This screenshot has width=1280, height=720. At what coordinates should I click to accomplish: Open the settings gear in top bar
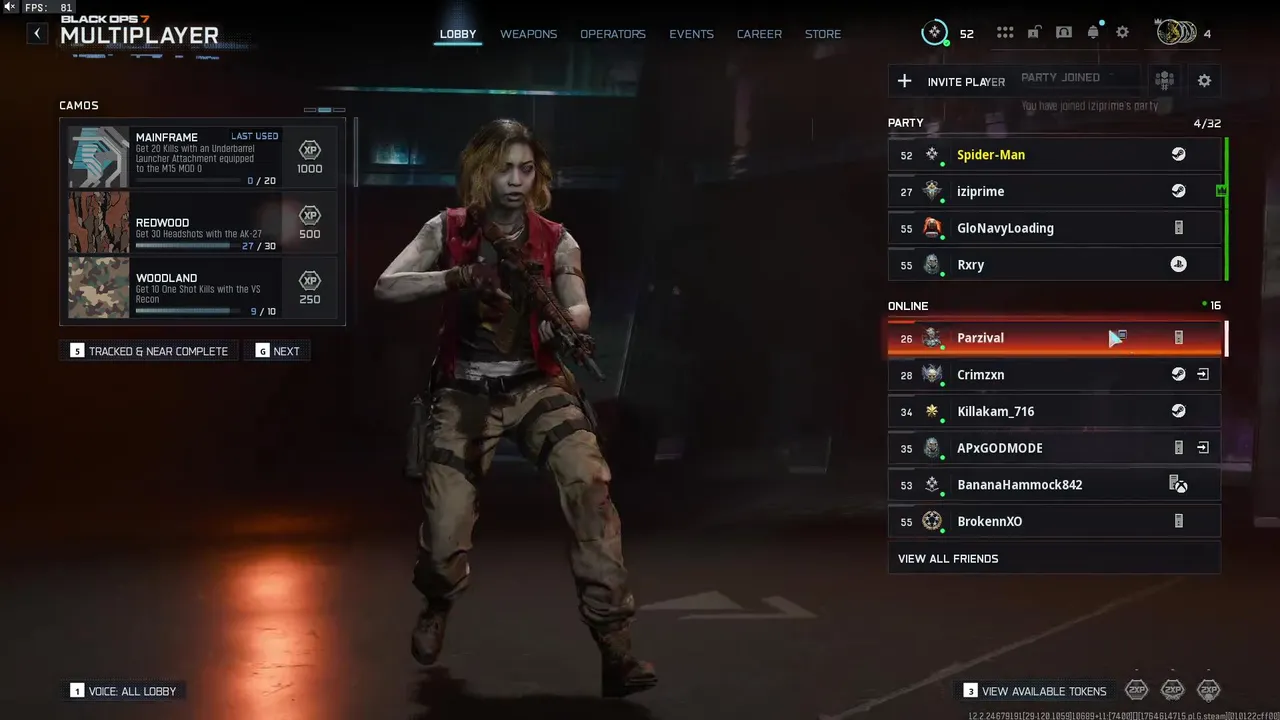tap(1122, 33)
